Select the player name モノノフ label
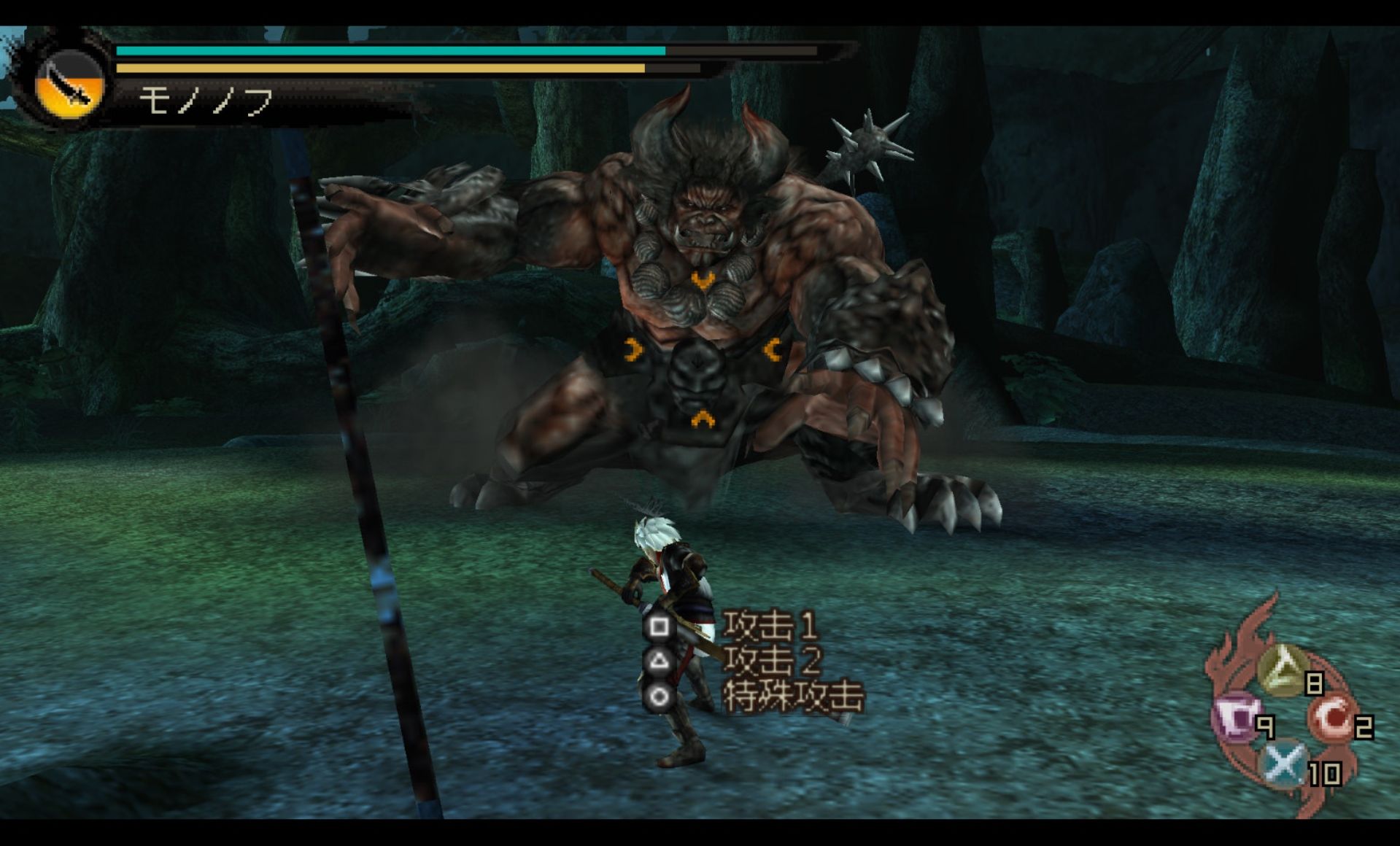The image size is (1400, 846). click(x=206, y=101)
